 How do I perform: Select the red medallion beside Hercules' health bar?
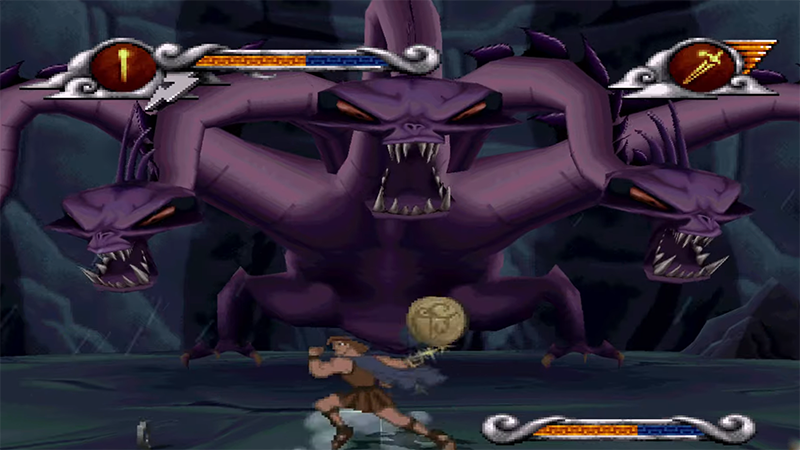(x=123, y=66)
